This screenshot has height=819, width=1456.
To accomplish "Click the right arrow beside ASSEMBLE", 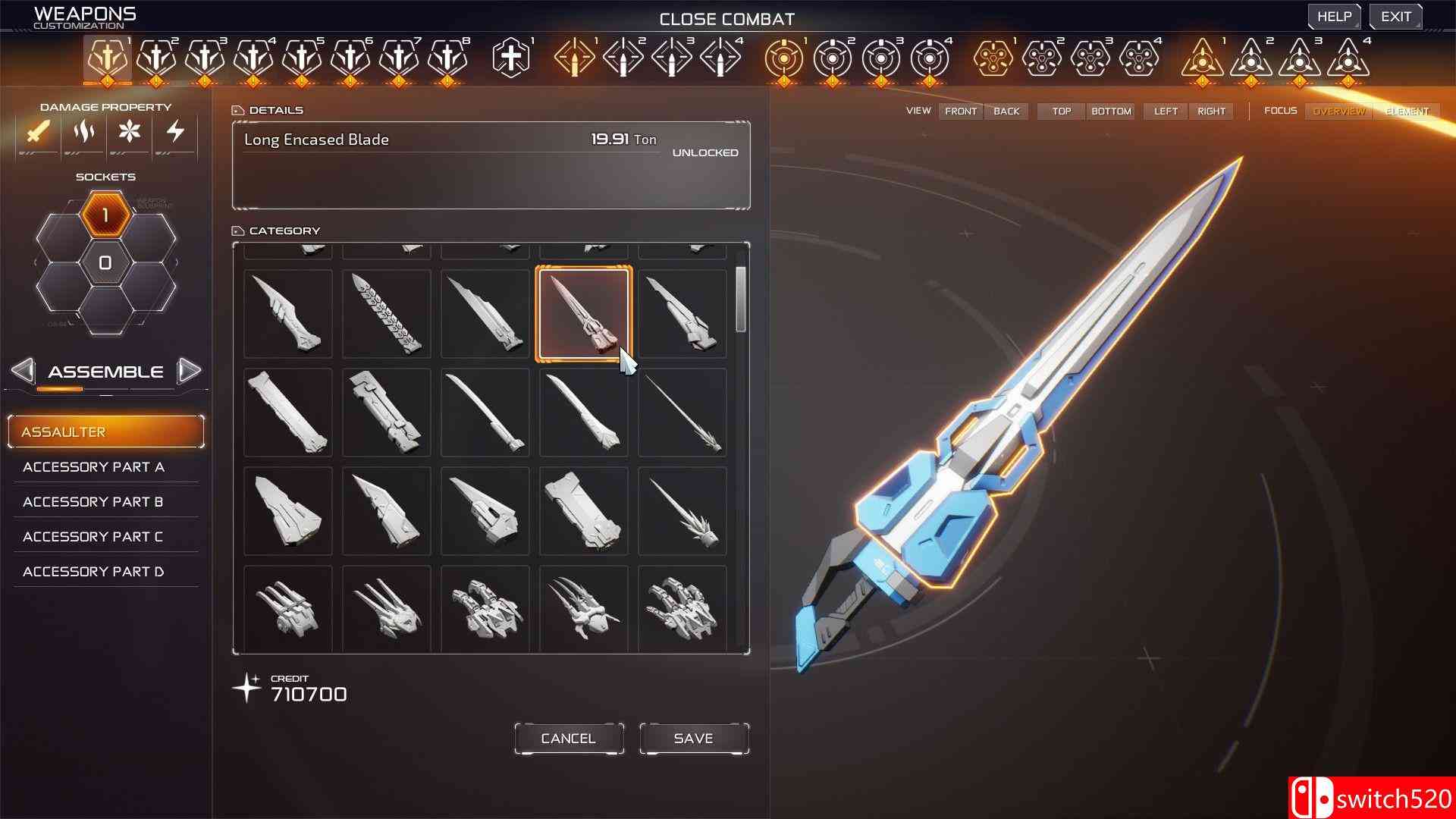I will point(190,371).
